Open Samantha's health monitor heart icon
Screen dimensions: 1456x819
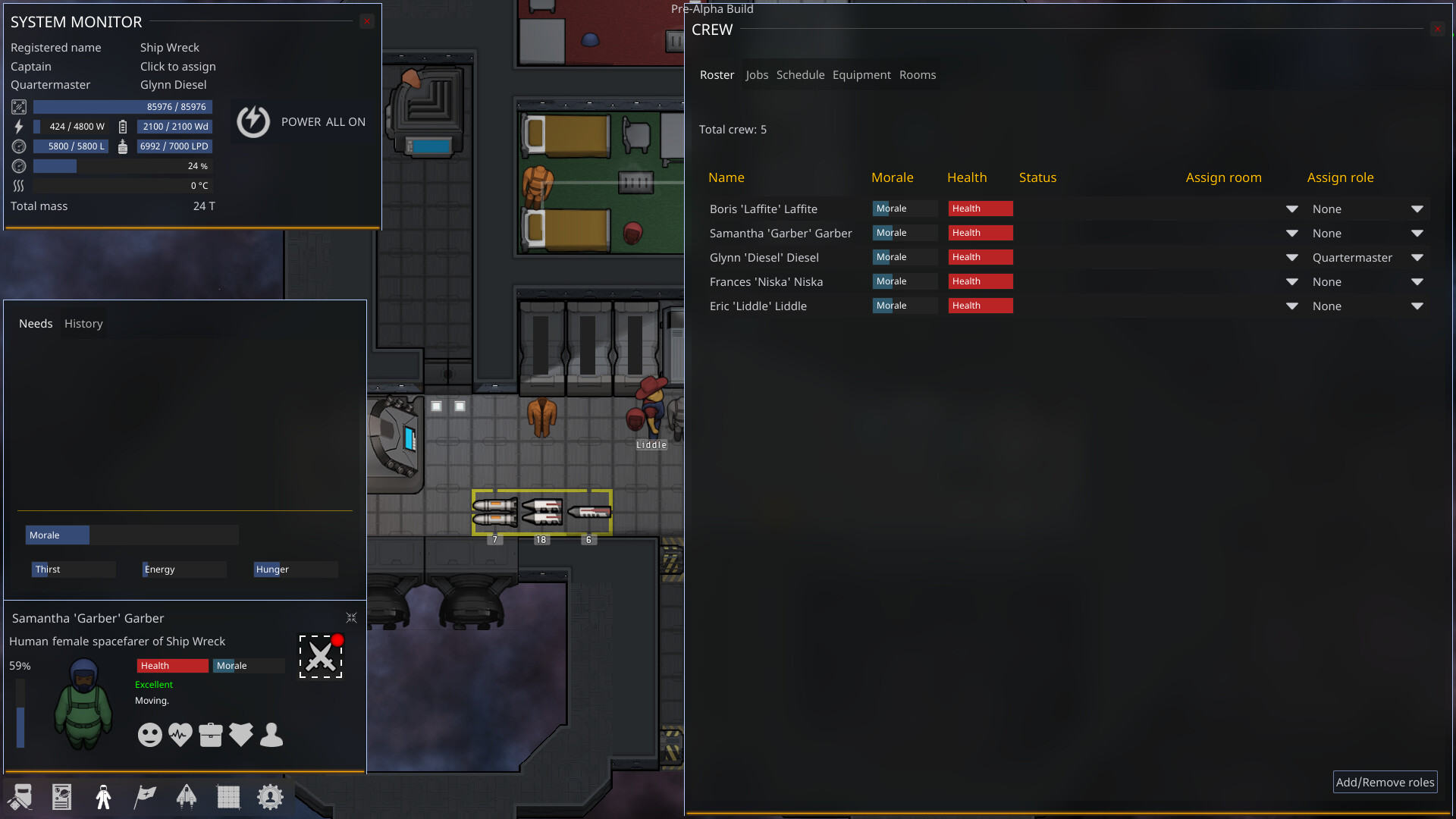[180, 734]
